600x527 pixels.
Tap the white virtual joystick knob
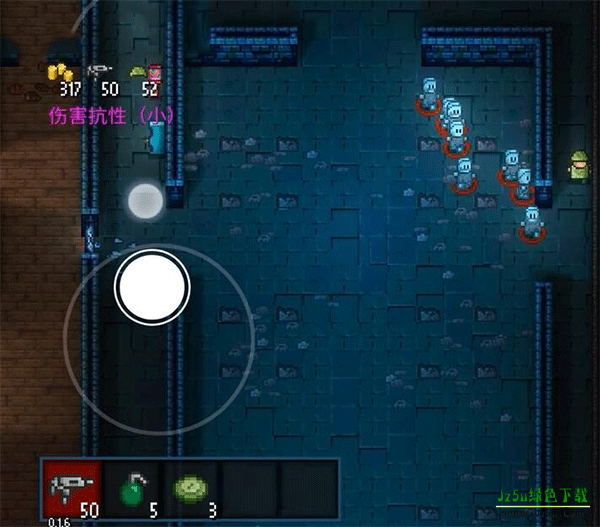(x=152, y=288)
